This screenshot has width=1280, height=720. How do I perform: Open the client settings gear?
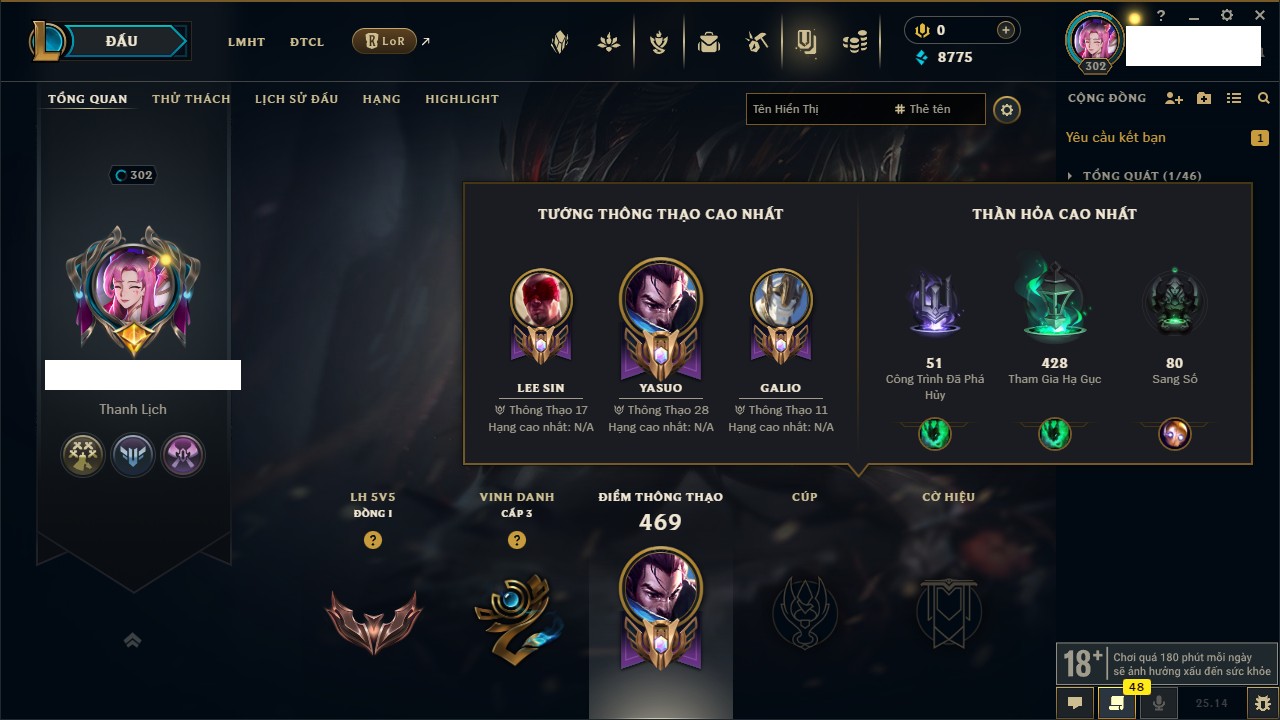[x=1227, y=16]
